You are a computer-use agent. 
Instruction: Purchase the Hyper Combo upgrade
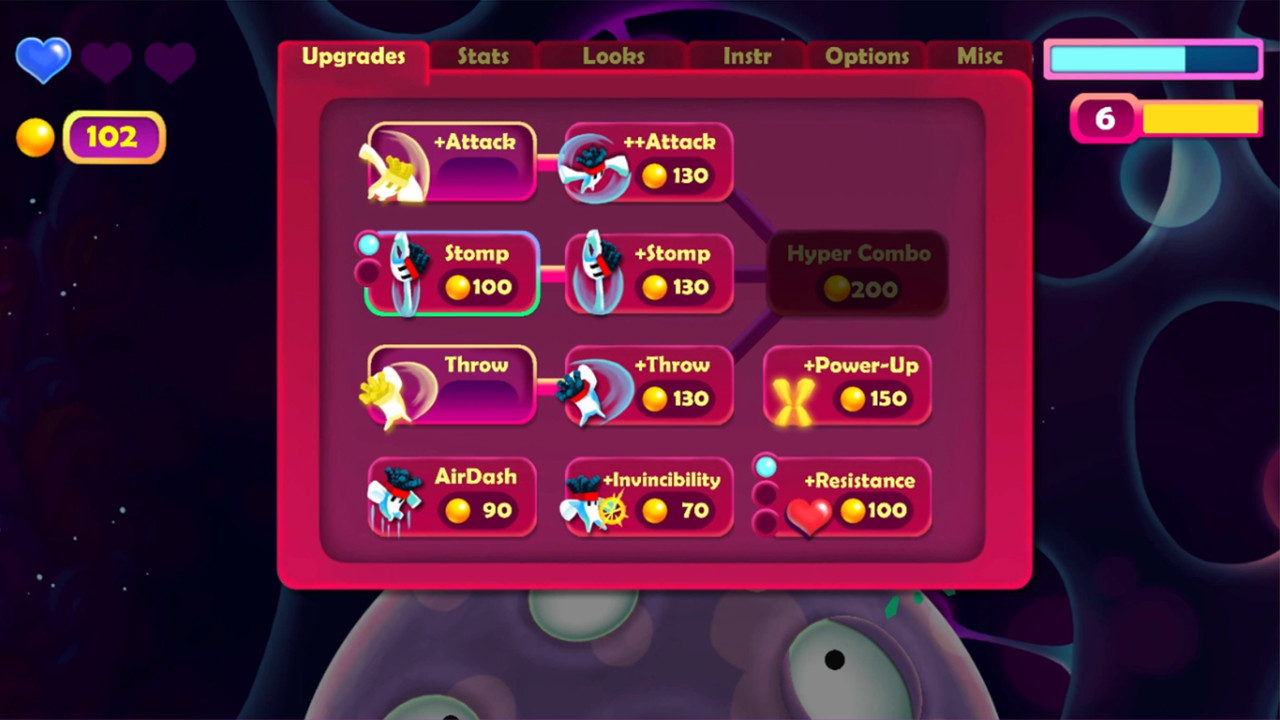coord(857,272)
